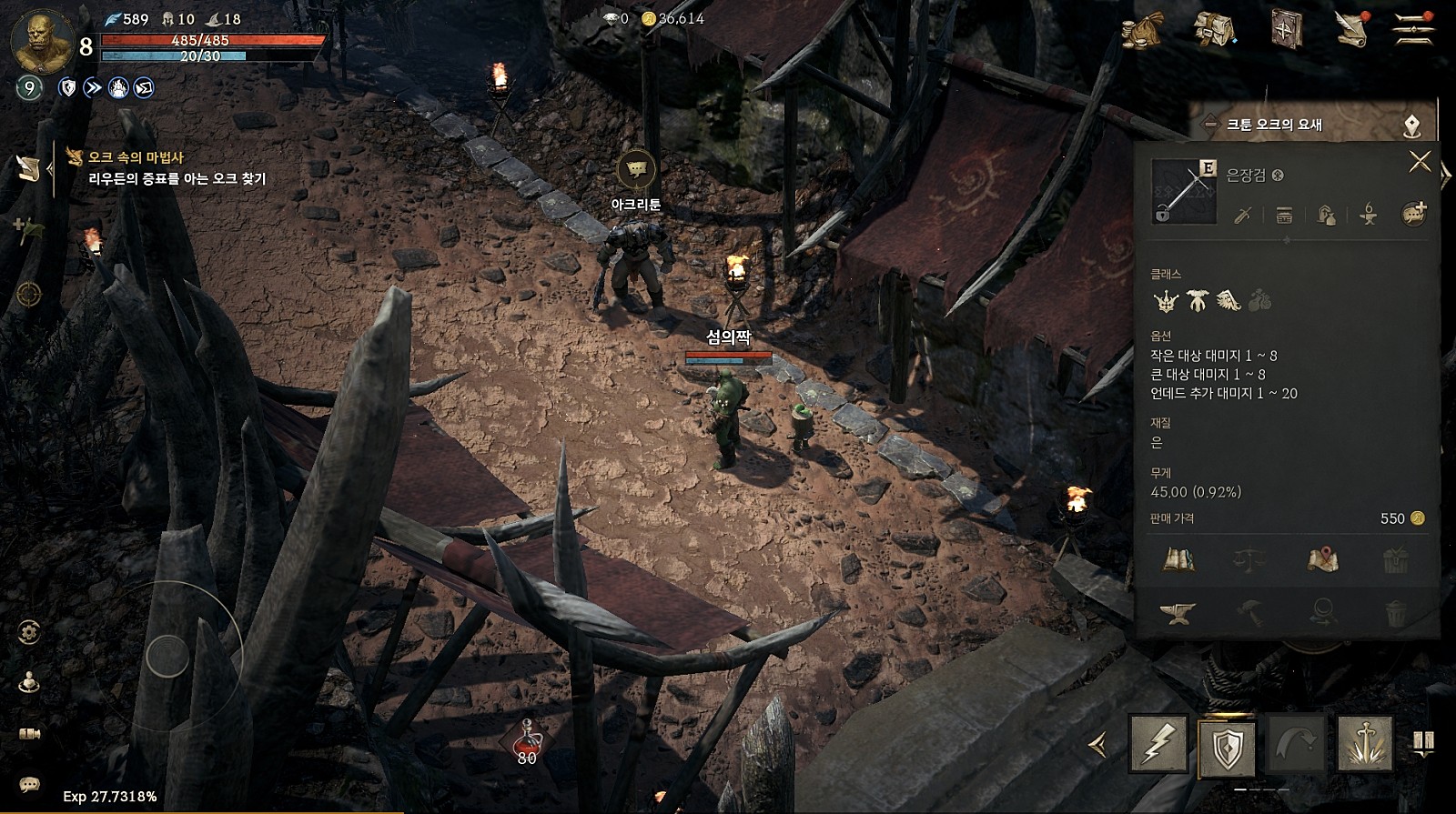This screenshot has height=814, width=1456.
Task: Open the backpack inventory
Action: coord(1214,29)
